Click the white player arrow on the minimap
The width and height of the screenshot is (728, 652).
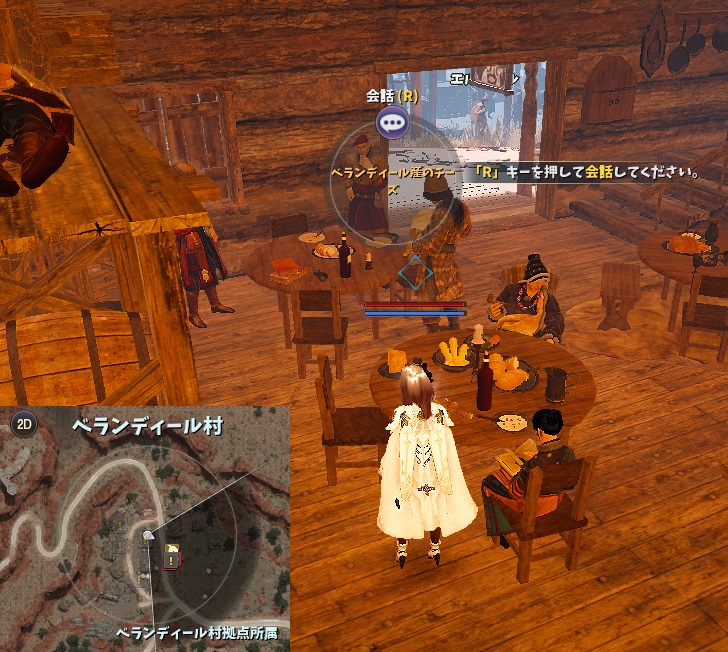(149, 537)
